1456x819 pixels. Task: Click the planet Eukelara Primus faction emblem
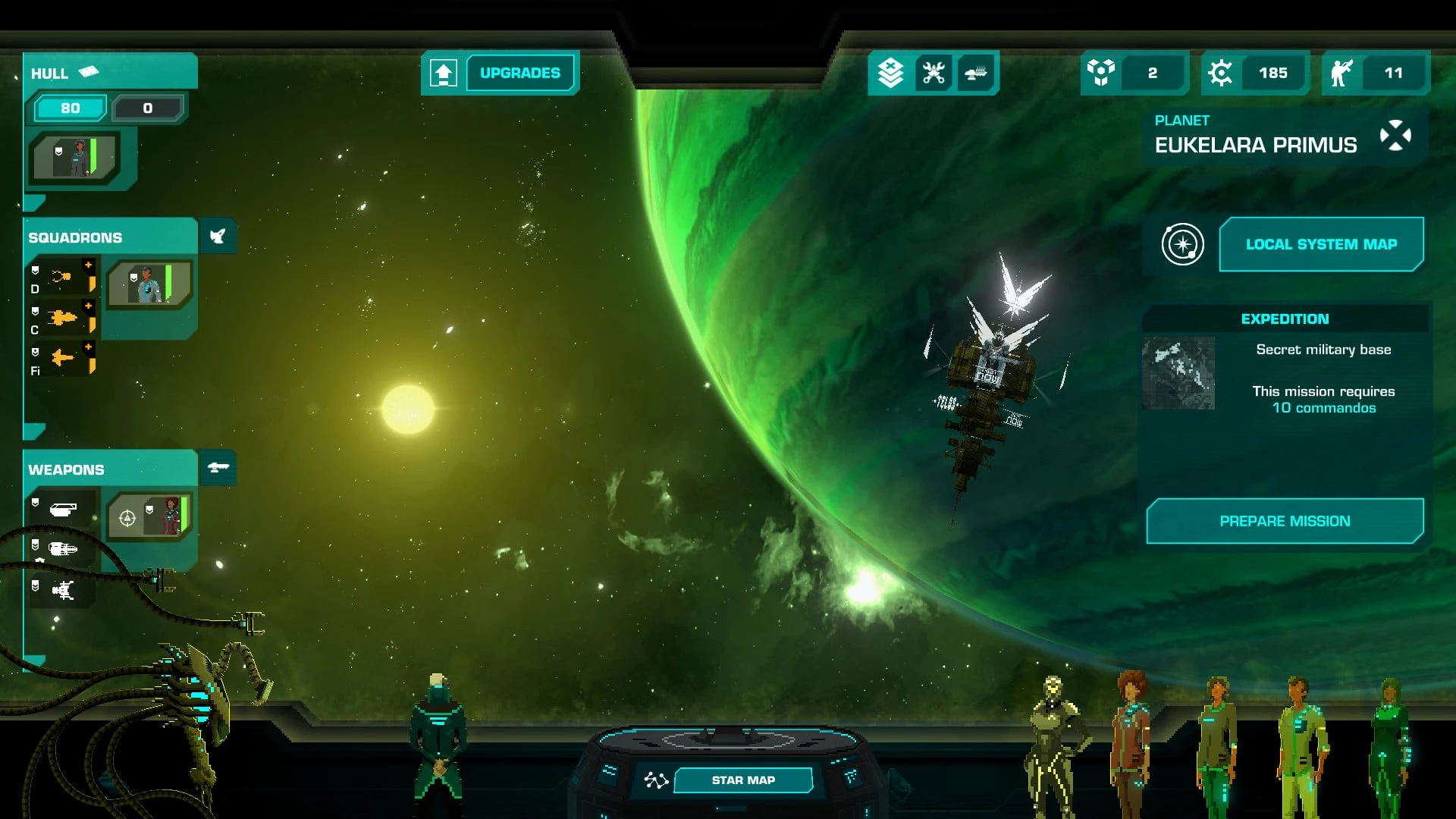(x=1395, y=136)
